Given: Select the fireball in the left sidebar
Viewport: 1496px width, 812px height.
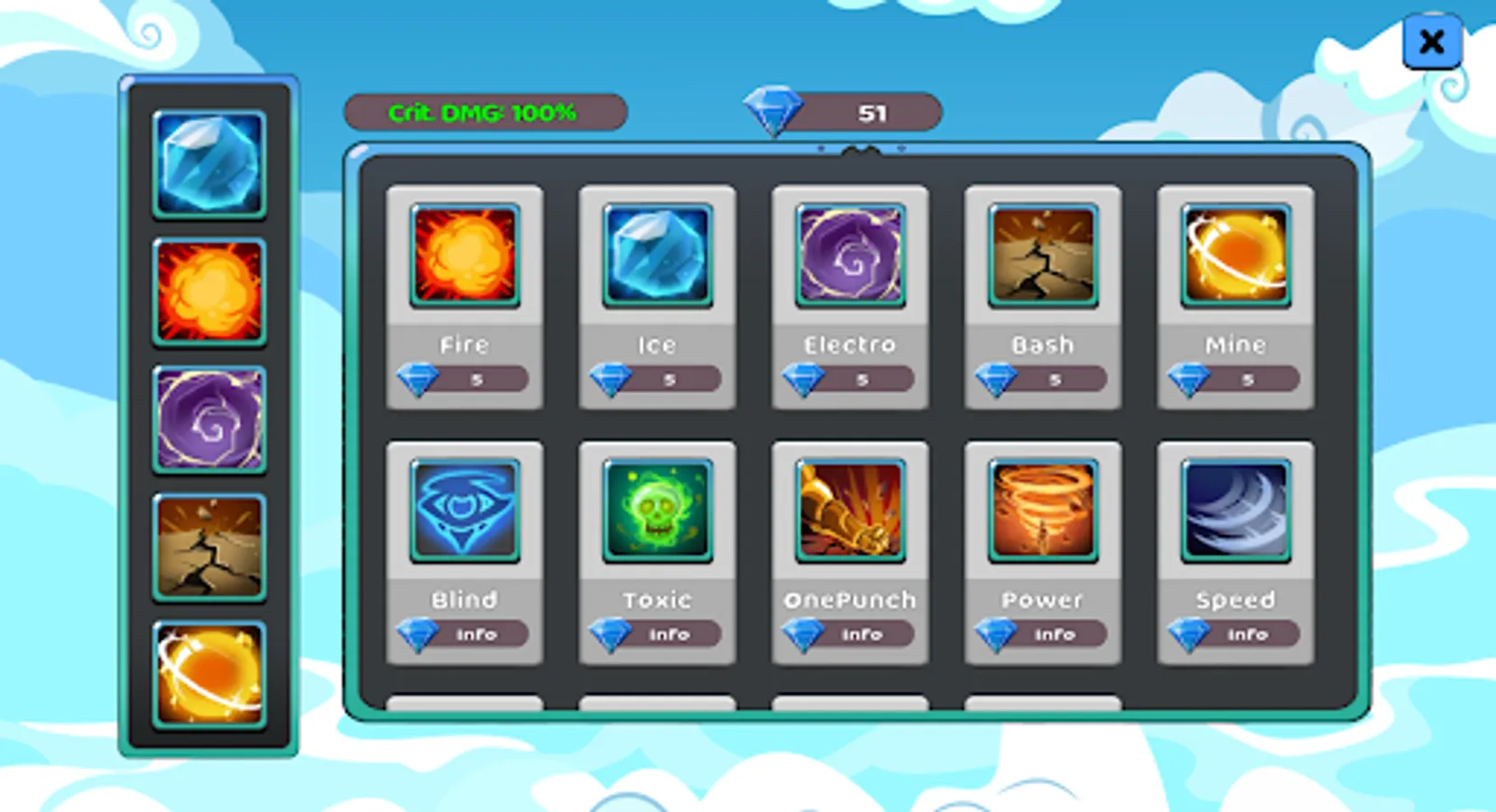Looking at the screenshot, I should coord(209,291).
